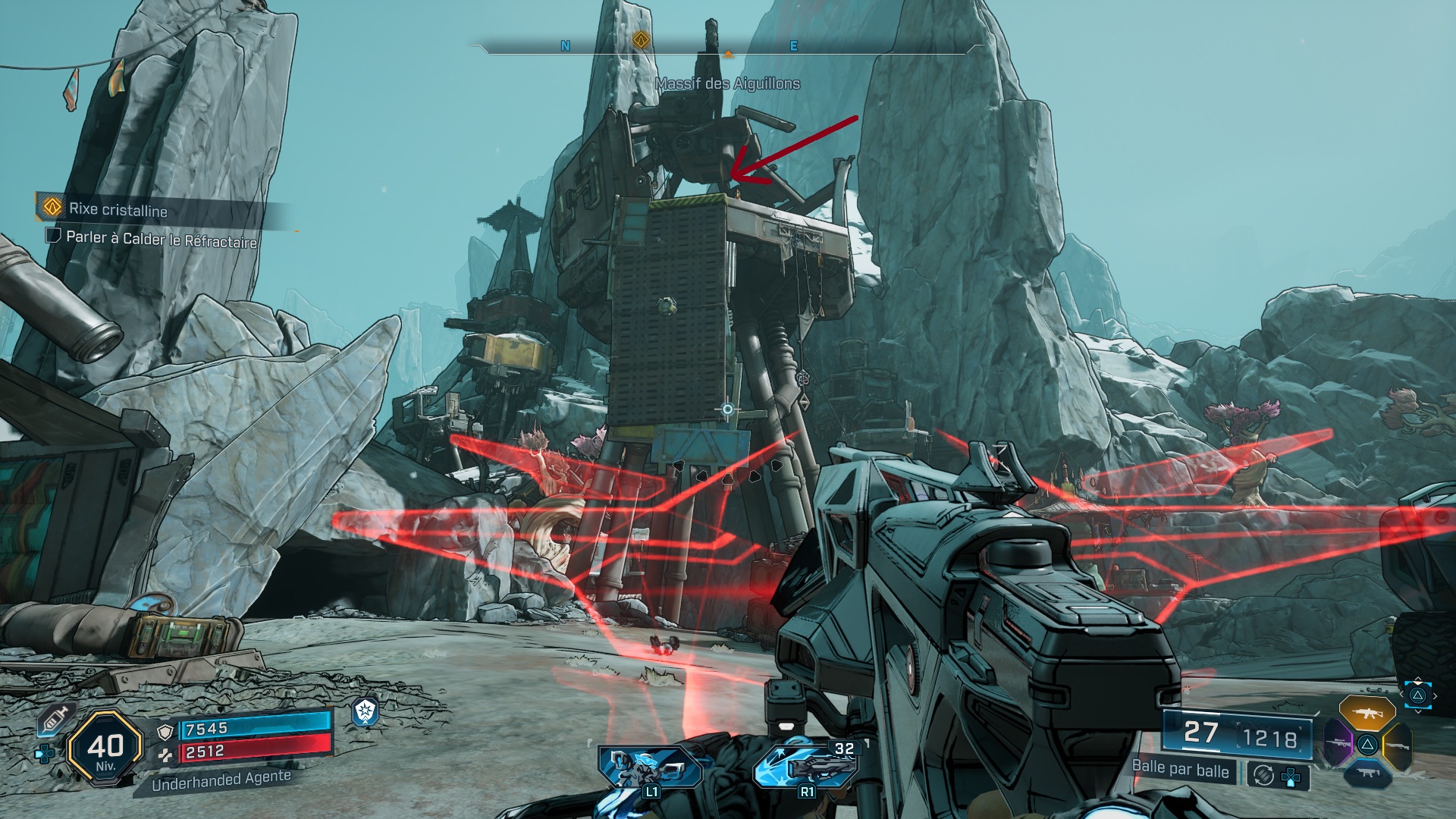Image resolution: width=1456 pixels, height=819 pixels.
Task: Switch to the purple sniper rifle slot
Action: (1338, 742)
